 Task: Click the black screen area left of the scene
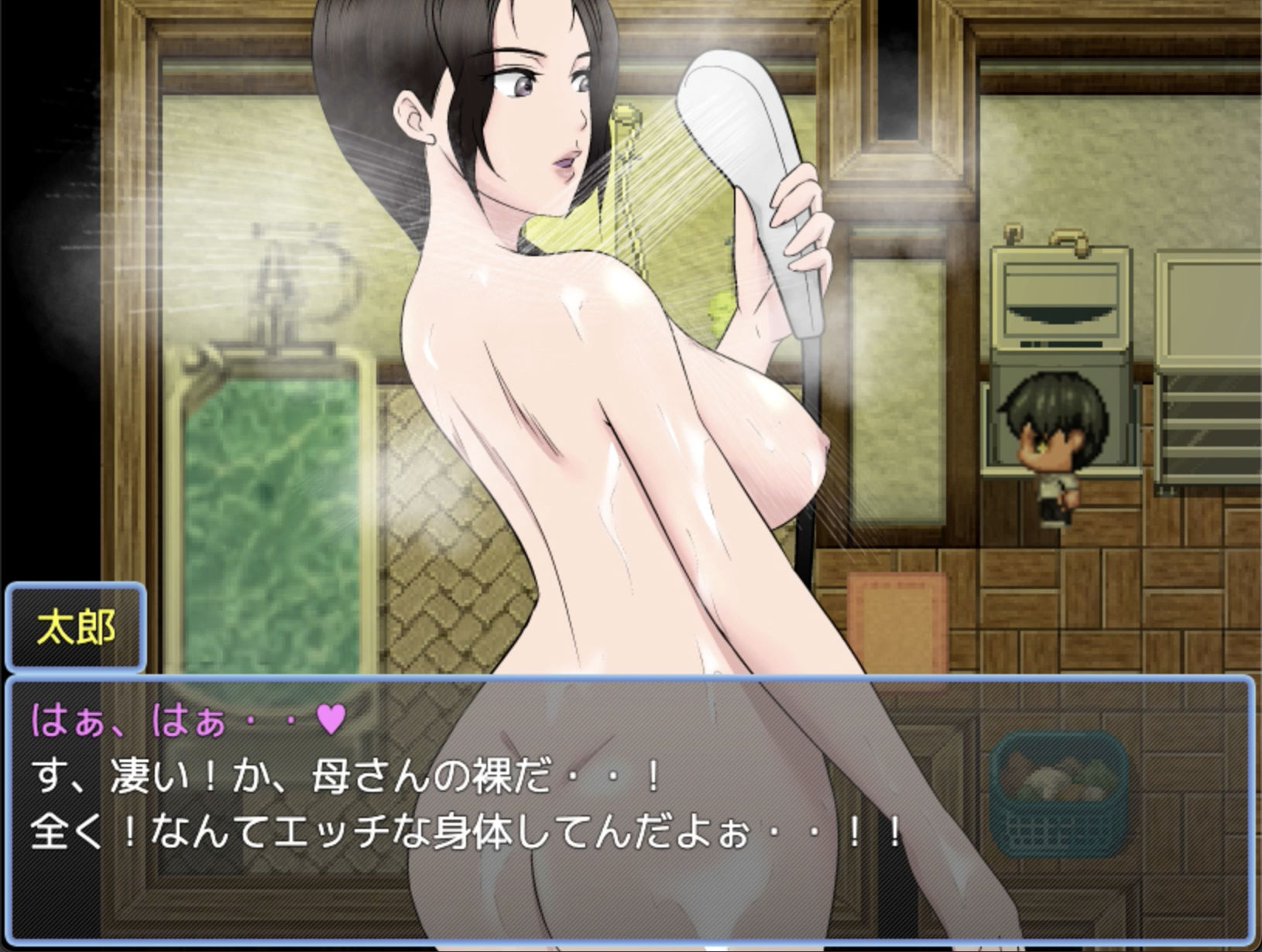point(43,310)
